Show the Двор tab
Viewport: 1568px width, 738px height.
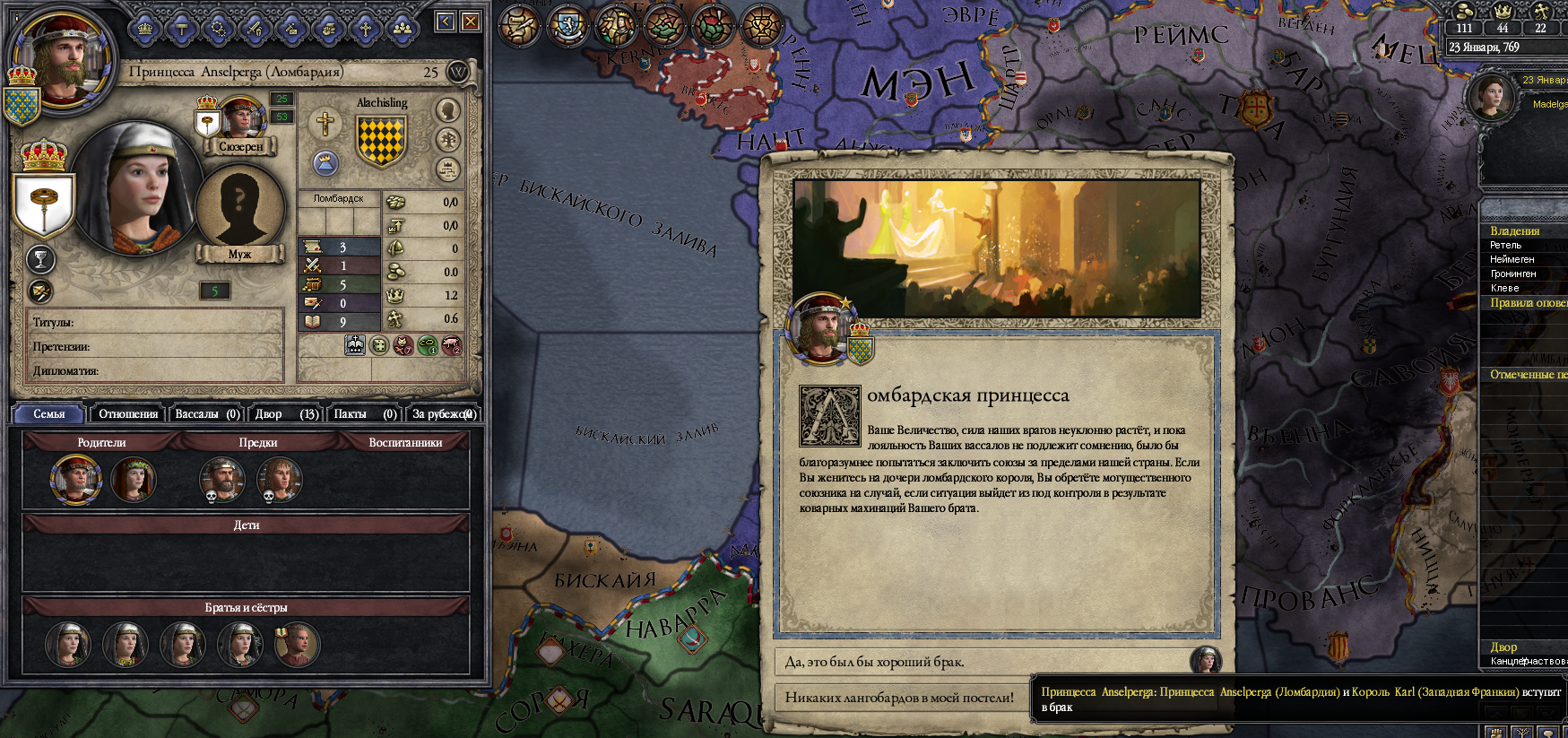(x=285, y=413)
